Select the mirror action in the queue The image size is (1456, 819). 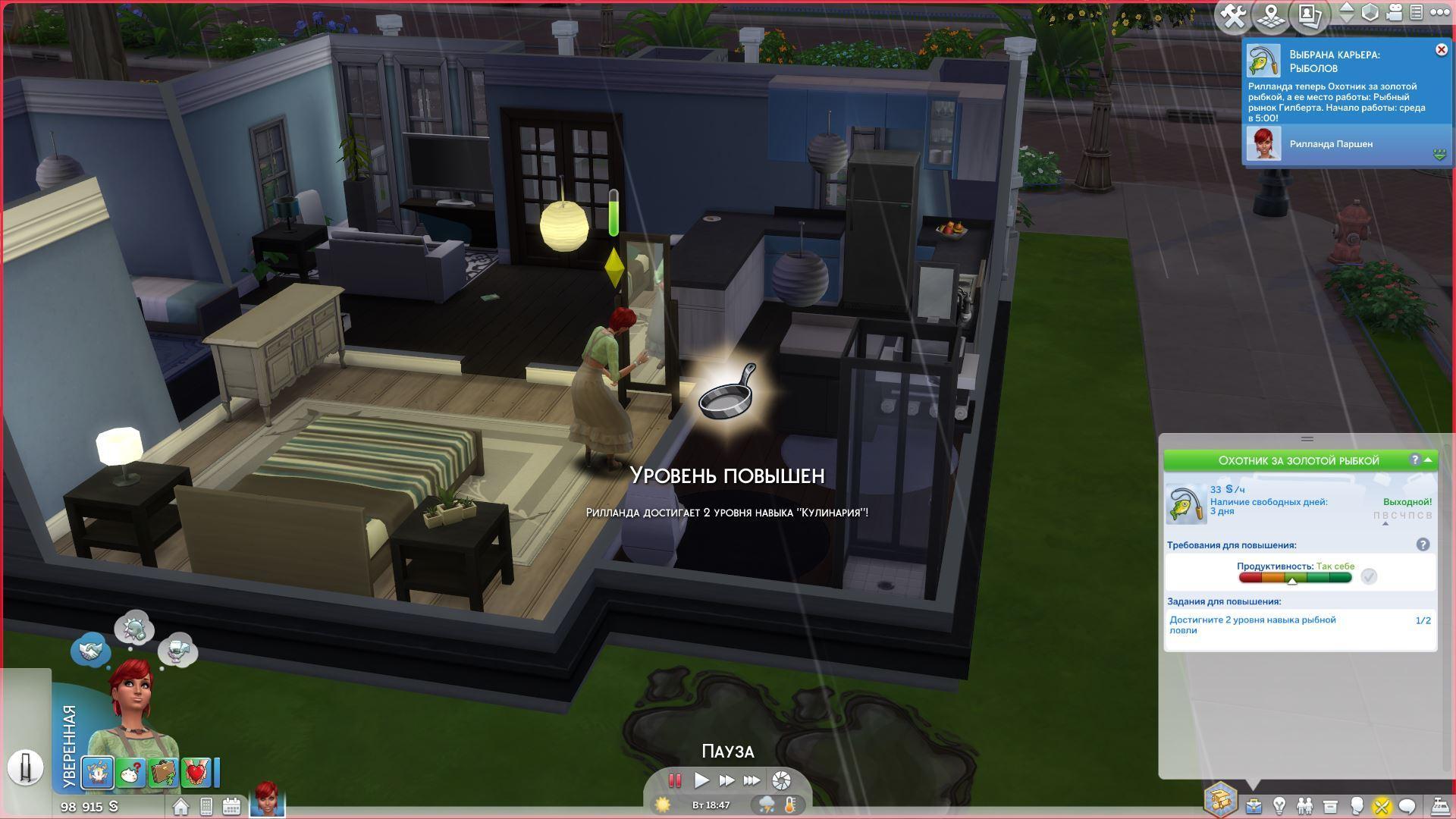click(25, 767)
